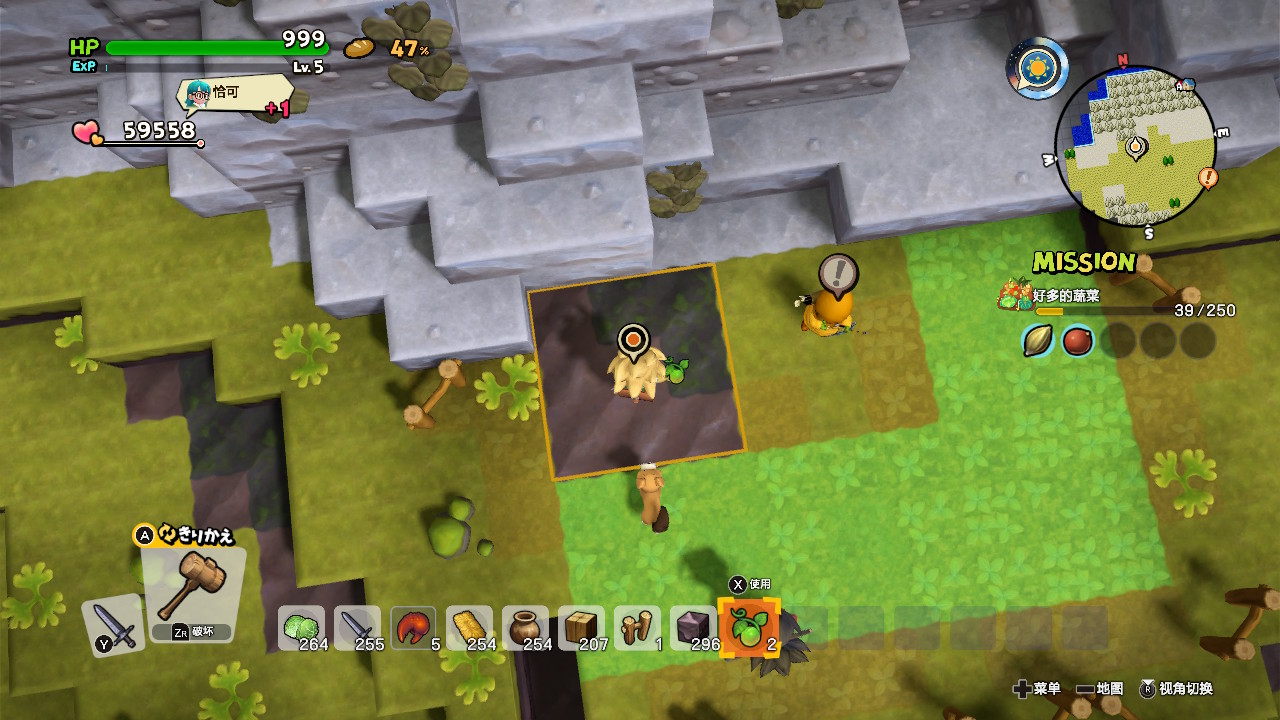
Task: Select the golden hay bale slot
Action: click(x=469, y=628)
